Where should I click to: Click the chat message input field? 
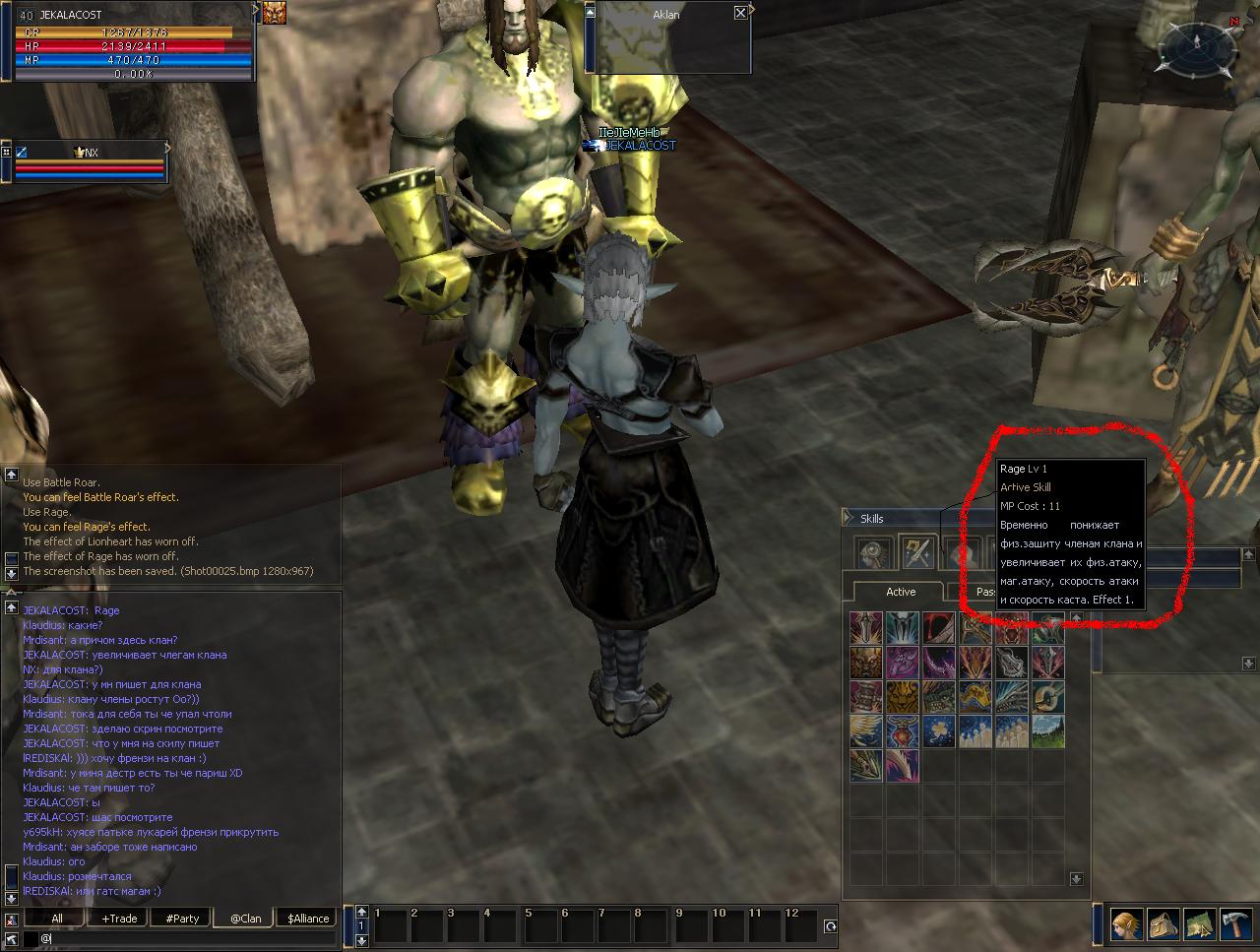(x=187, y=939)
